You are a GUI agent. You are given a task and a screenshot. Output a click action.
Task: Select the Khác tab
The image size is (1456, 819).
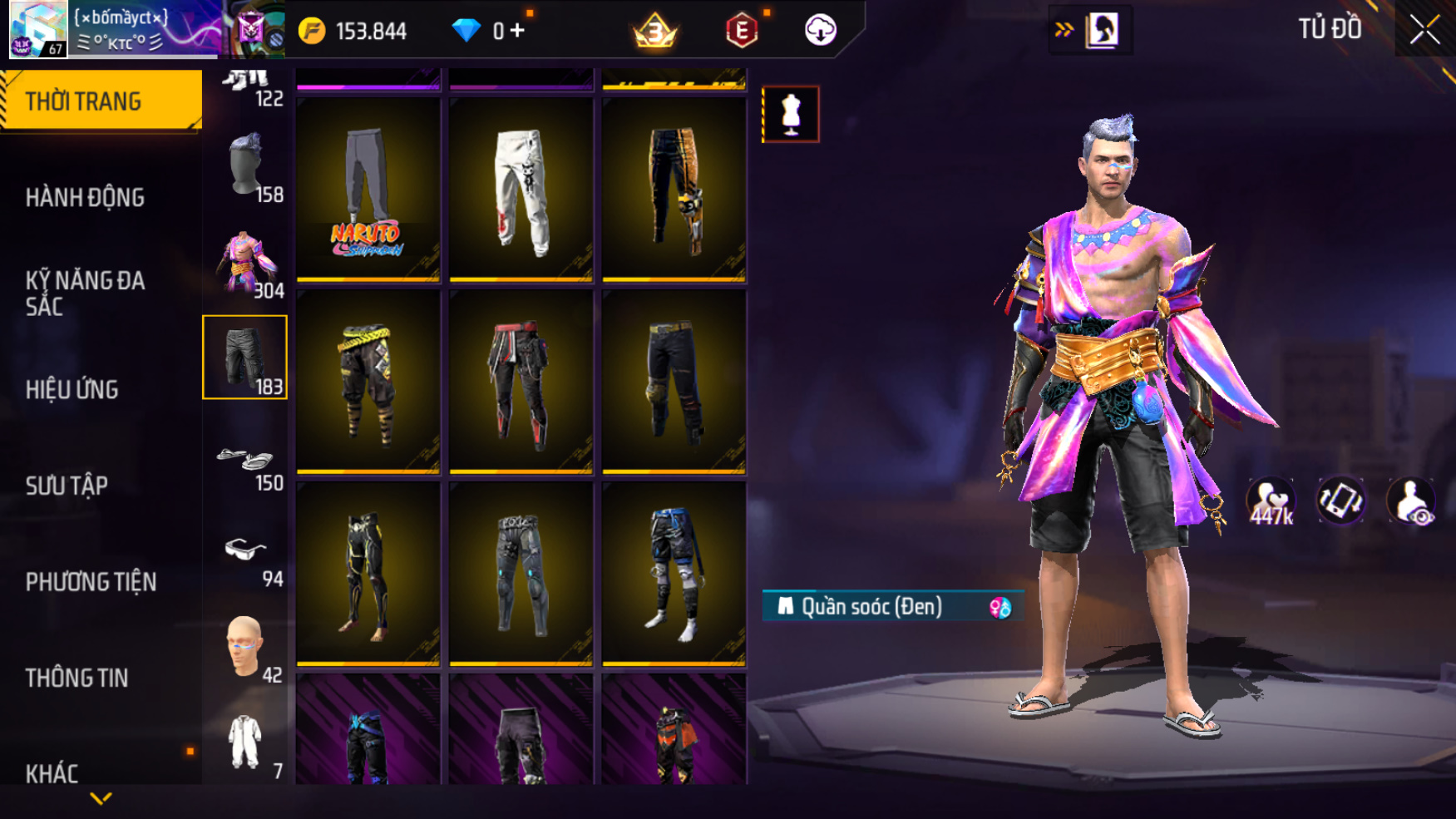point(52,772)
